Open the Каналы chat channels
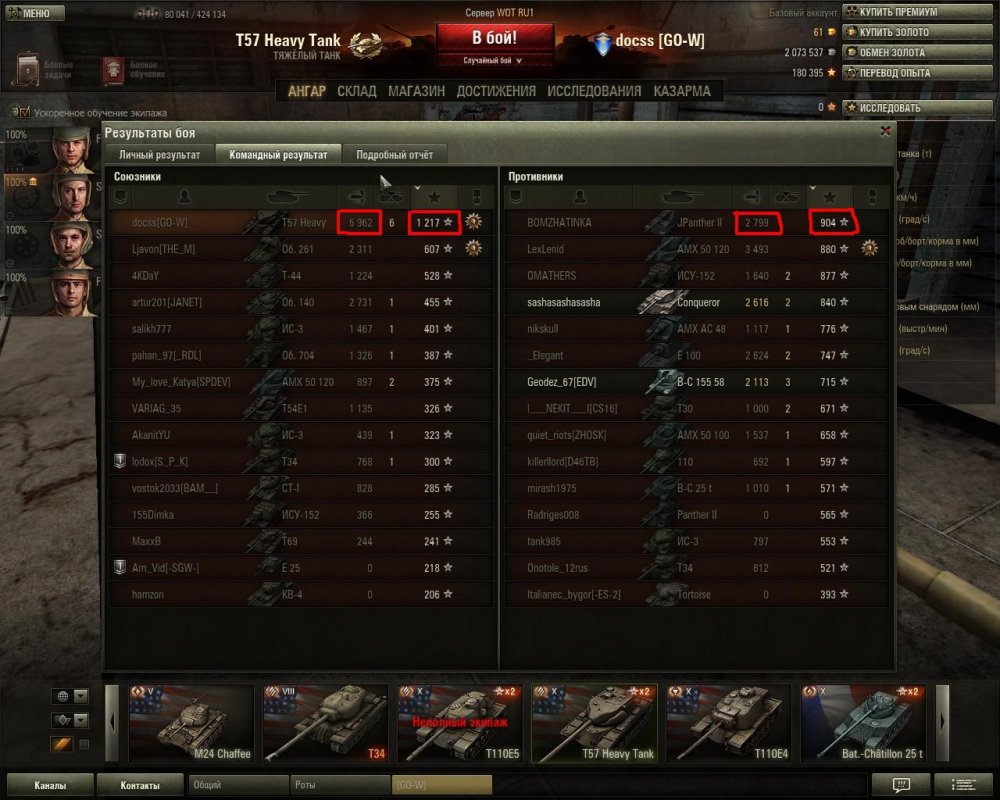 pos(50,785)
